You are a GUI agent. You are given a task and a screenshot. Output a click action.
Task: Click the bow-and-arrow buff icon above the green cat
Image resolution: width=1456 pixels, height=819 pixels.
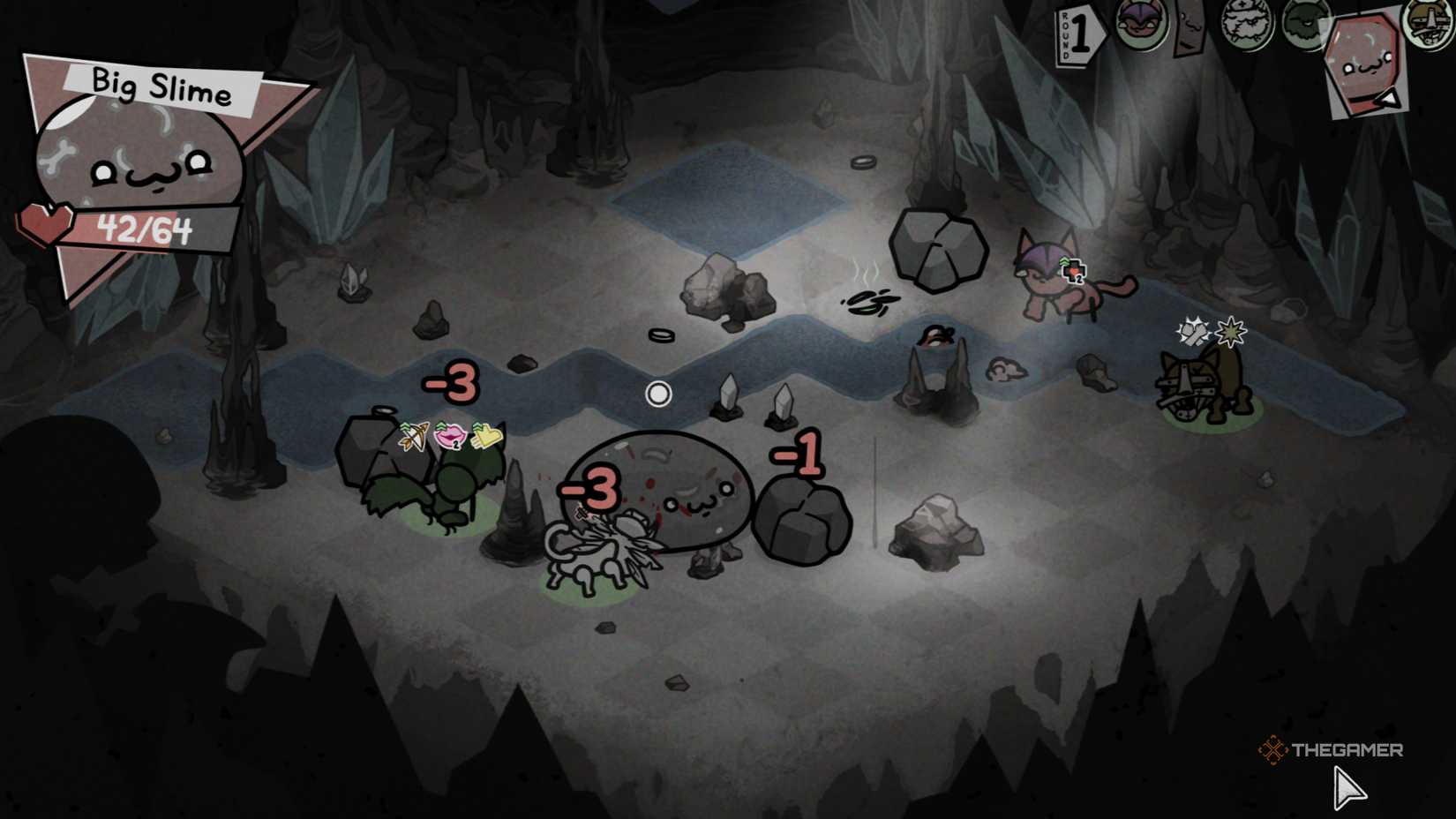pyautogui.click(x=414, y=437)
